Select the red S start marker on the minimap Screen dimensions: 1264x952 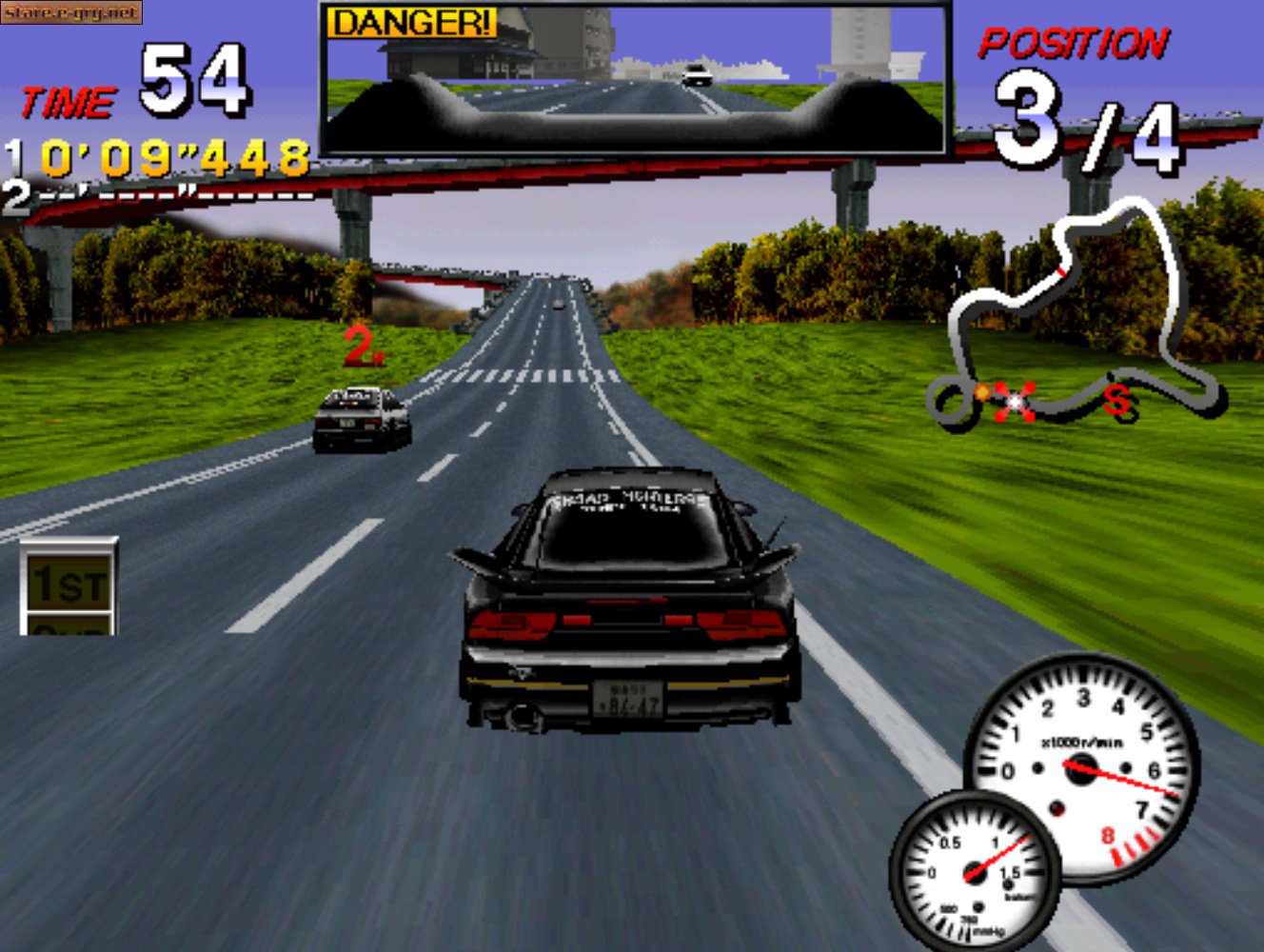tap(1119, 401)
